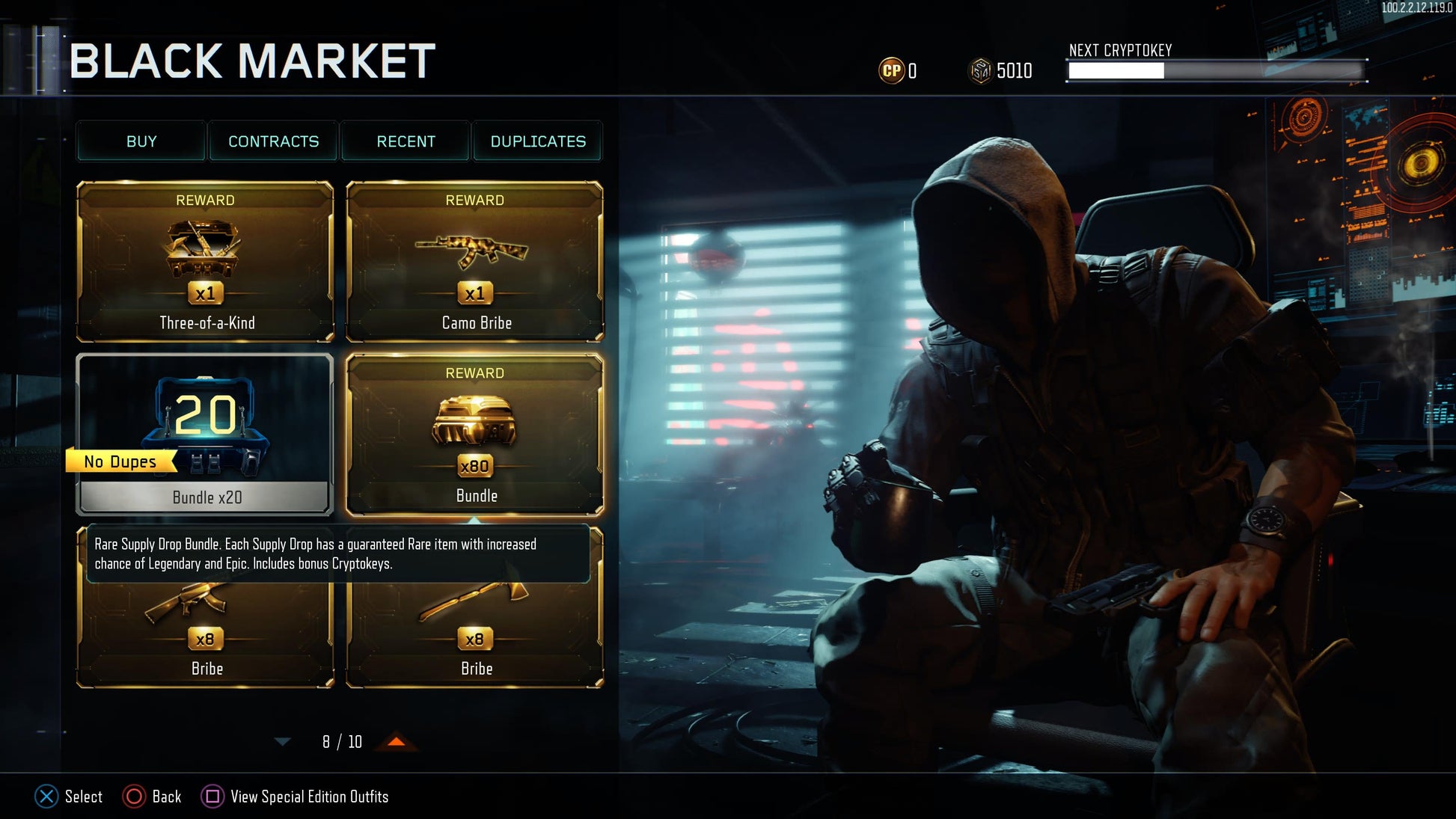
Task: Select the No Dupes Bundle x20 tile
Action: tap(205, 435)
